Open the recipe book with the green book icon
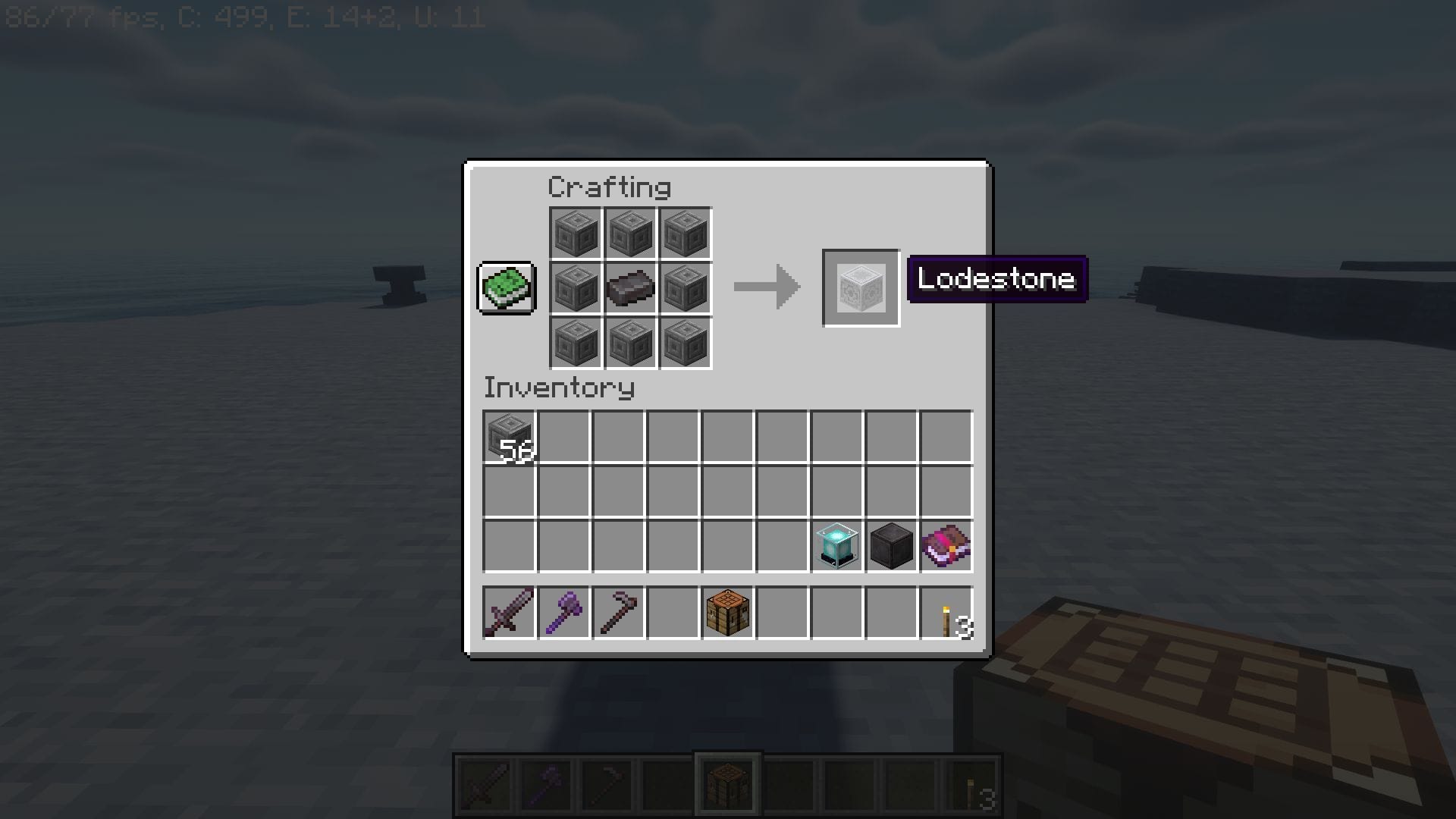This screenshot has height=819, width=1456. pos(507,288)
